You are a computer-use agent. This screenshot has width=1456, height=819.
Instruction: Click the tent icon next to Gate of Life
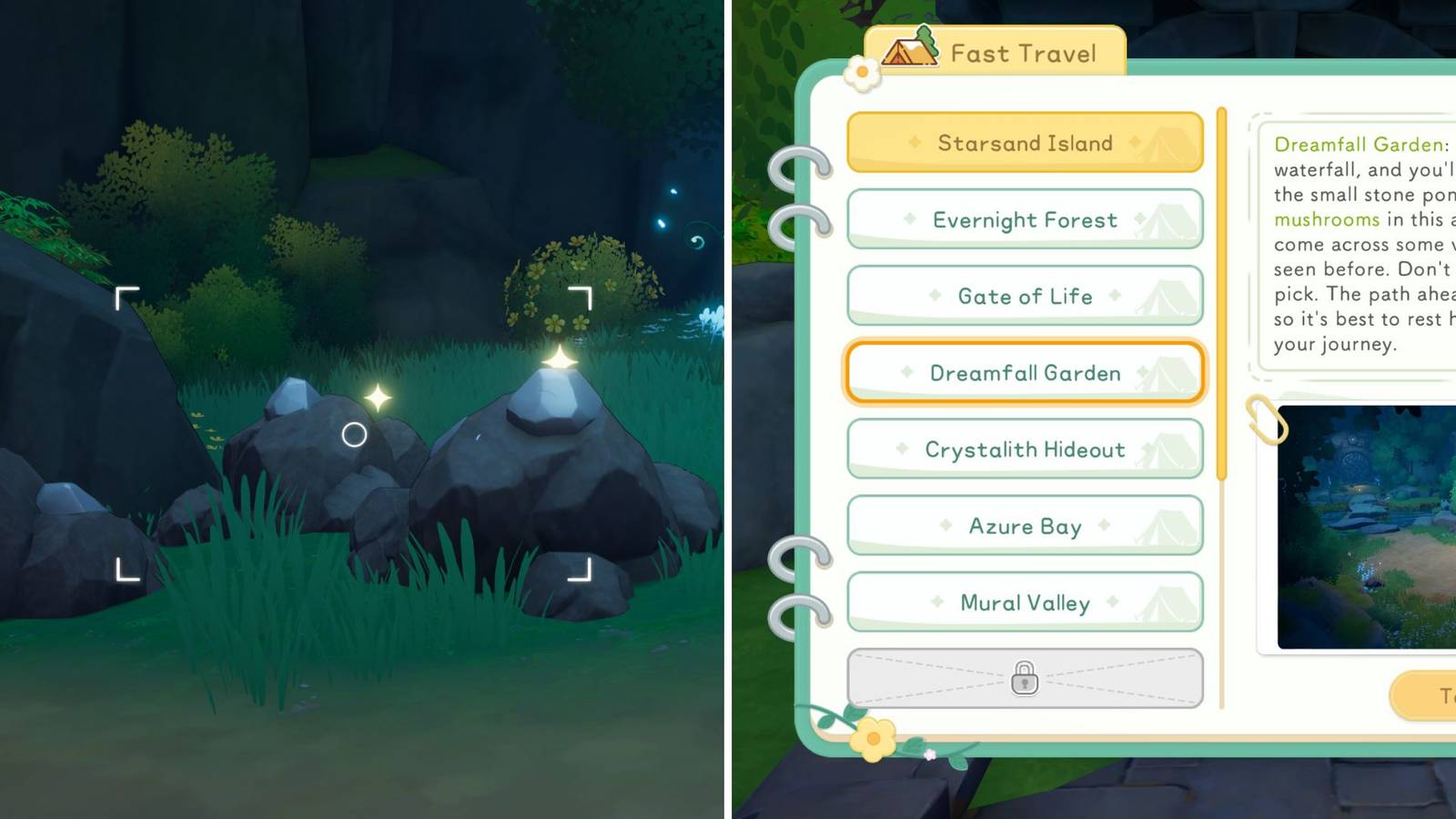(x=1168, y=295)
